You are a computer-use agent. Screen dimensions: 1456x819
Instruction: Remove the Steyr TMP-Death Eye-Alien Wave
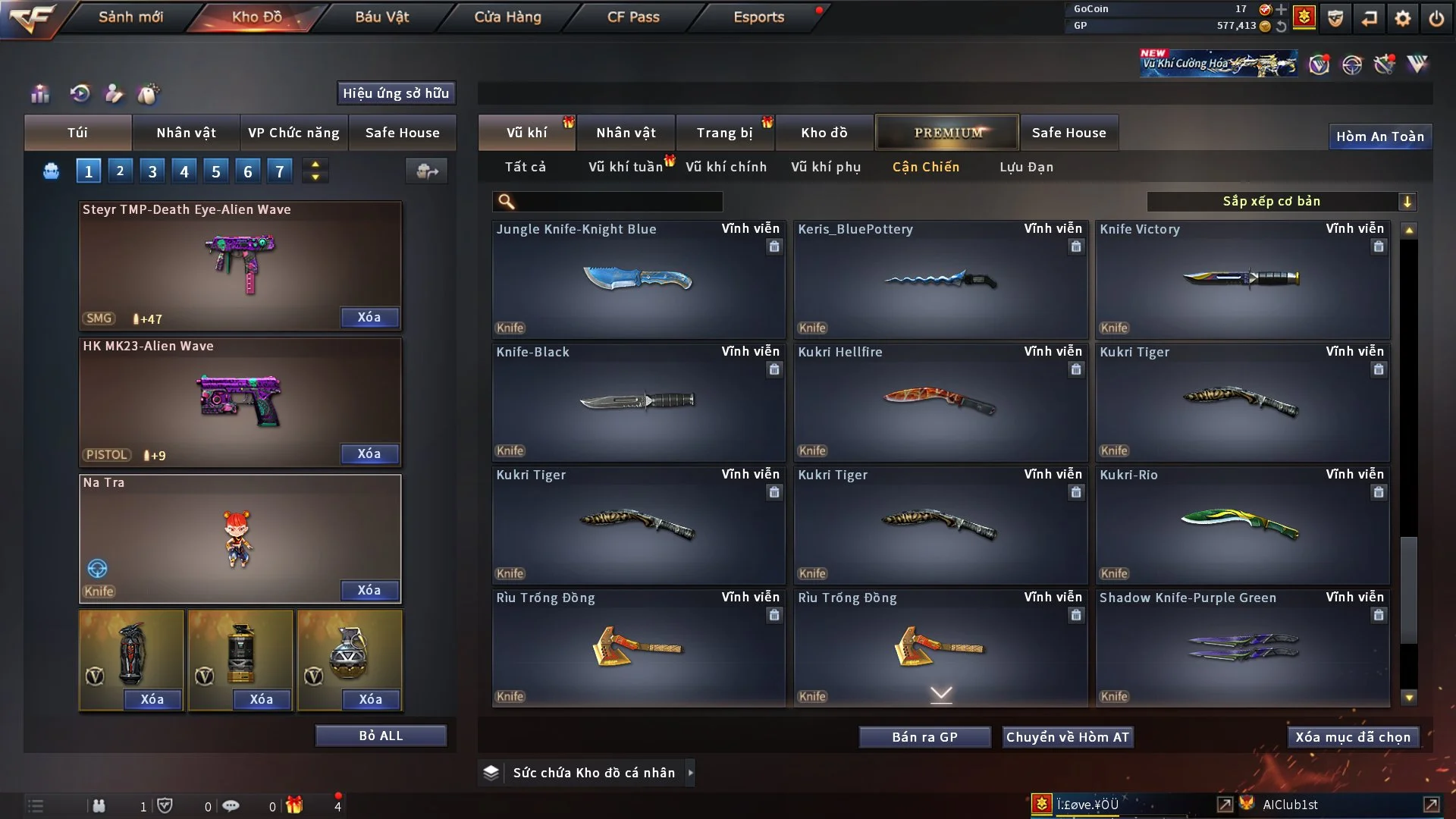(369, 317)
